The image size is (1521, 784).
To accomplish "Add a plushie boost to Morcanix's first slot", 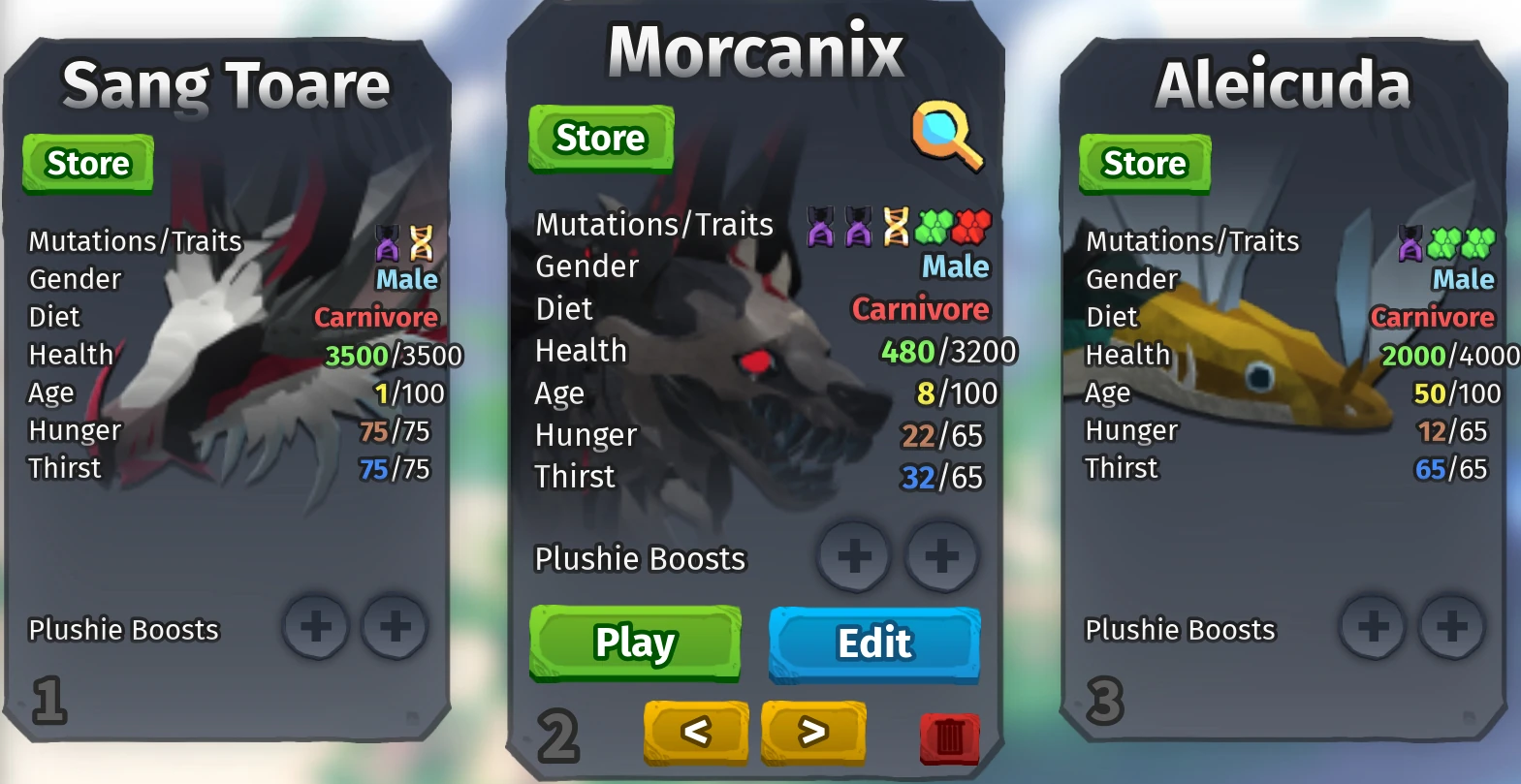I will coord(852,555).
